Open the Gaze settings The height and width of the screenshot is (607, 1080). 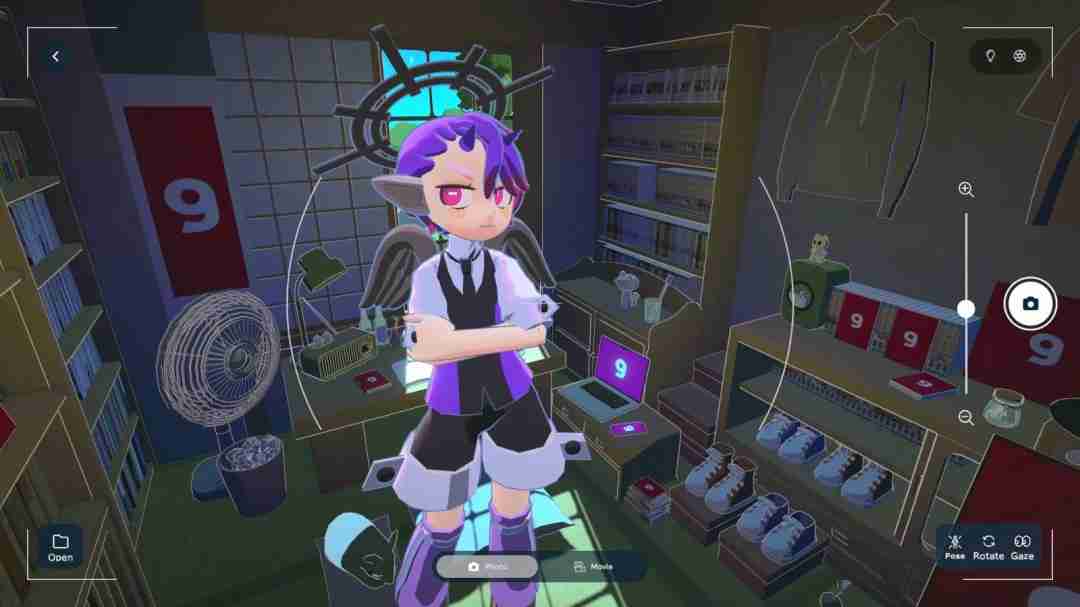[x=1022, y=546]
